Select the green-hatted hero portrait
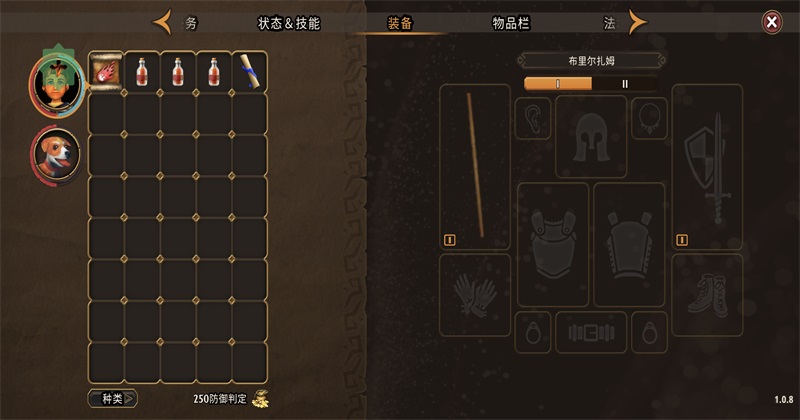 56,80
